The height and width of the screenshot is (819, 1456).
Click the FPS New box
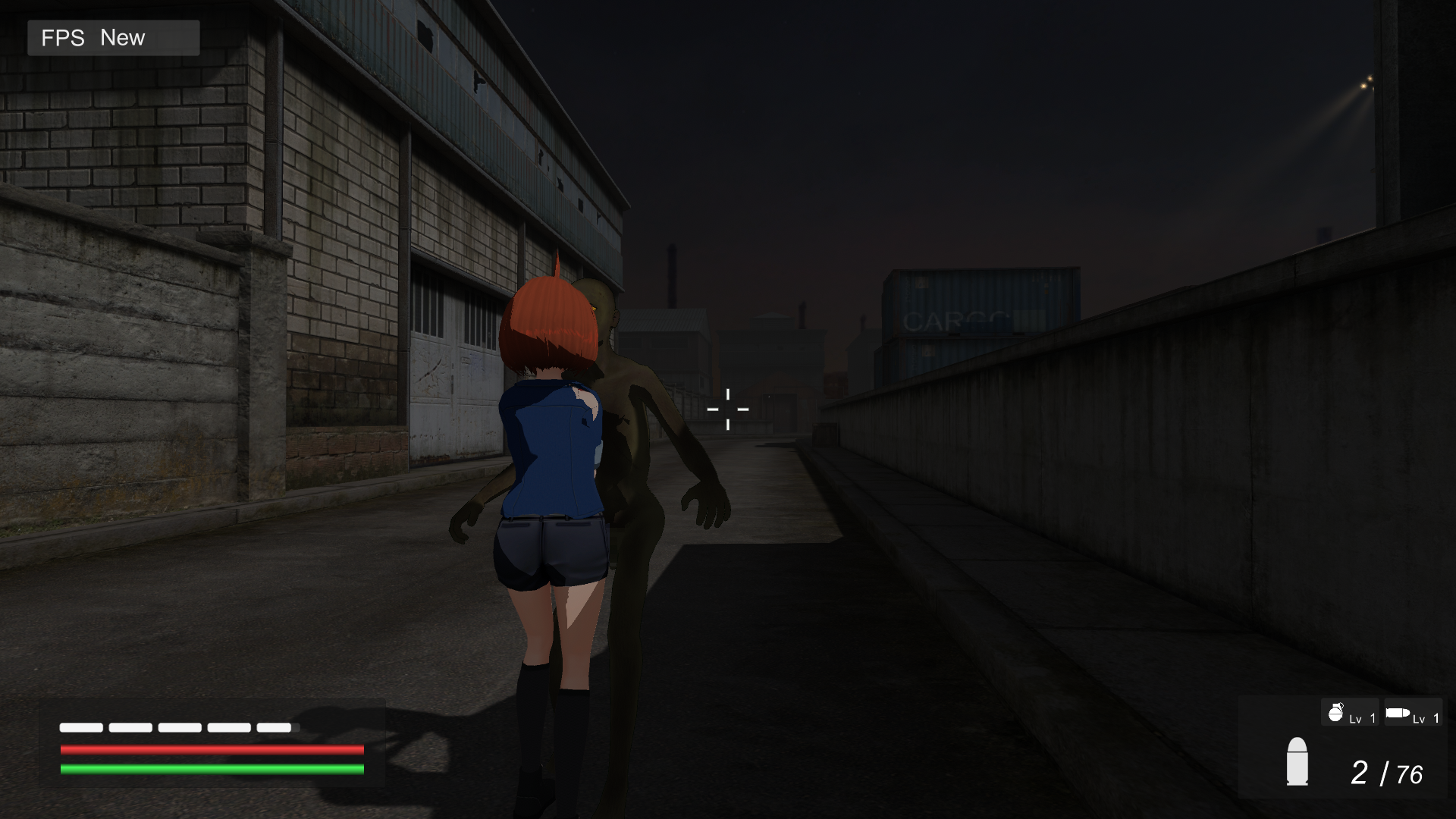(114, 38)
